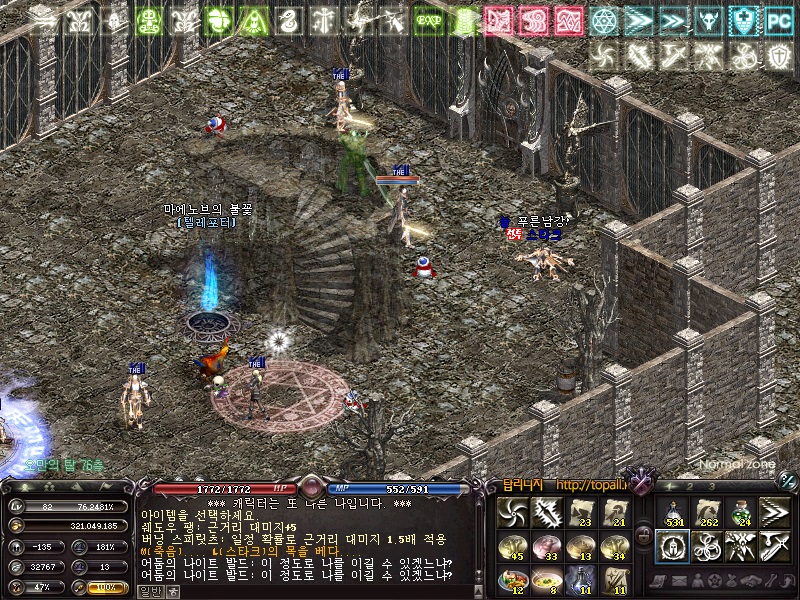Click the green EXP buff icon
Image resolution: width=800 pixels, height=600 pixels.
pos(429,20)
